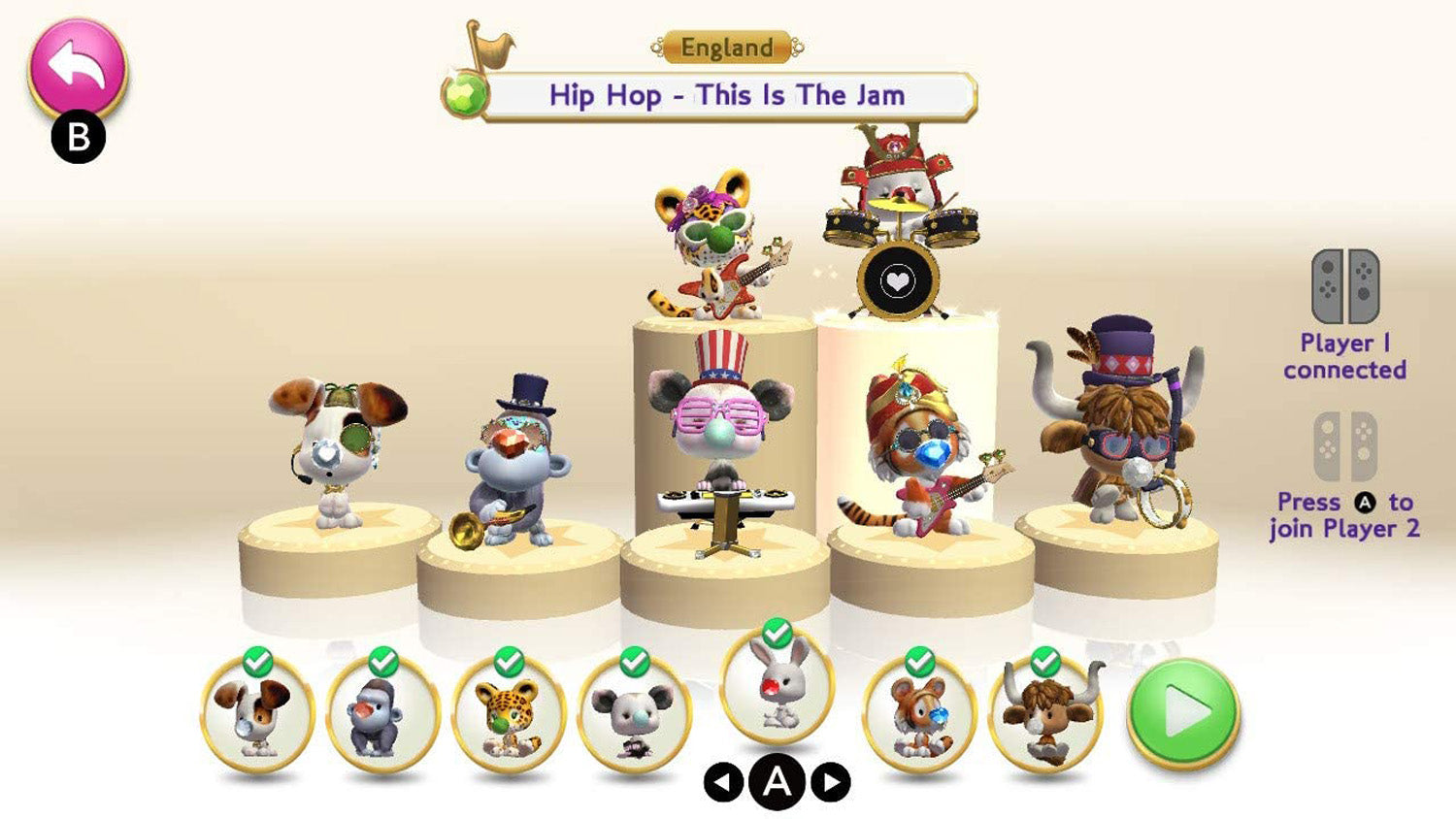Select the song title Hip Hop - This Is The Jam

[727, 95]
